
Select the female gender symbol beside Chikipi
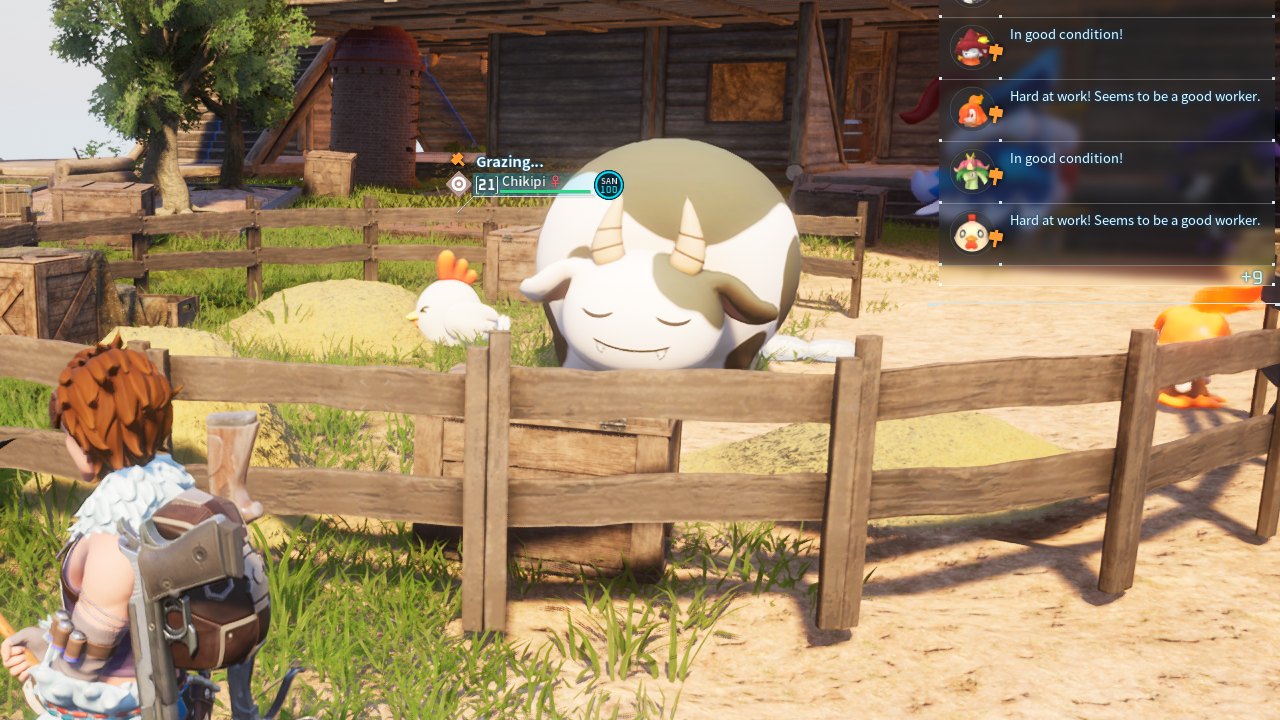click(x=556, y=182)
